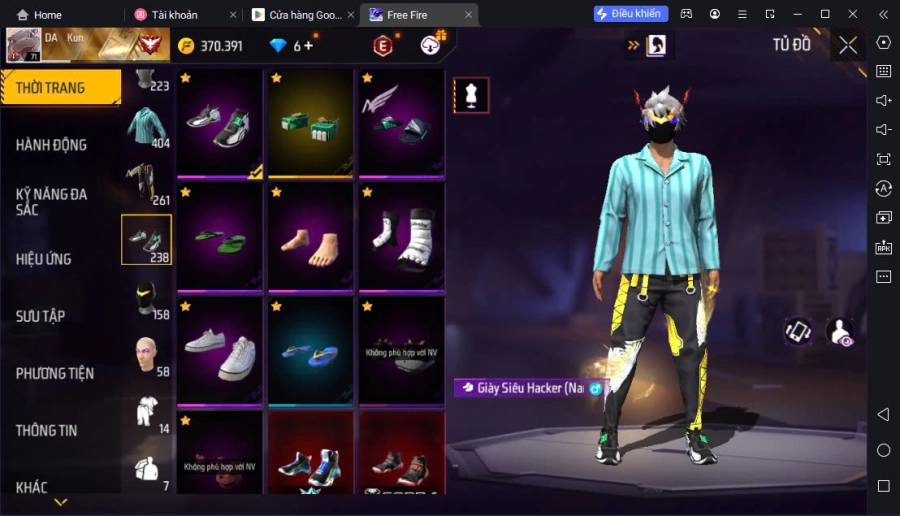900x516 pixels.
Task: Select the blue sandals item
Action: (x=310, y=351)
